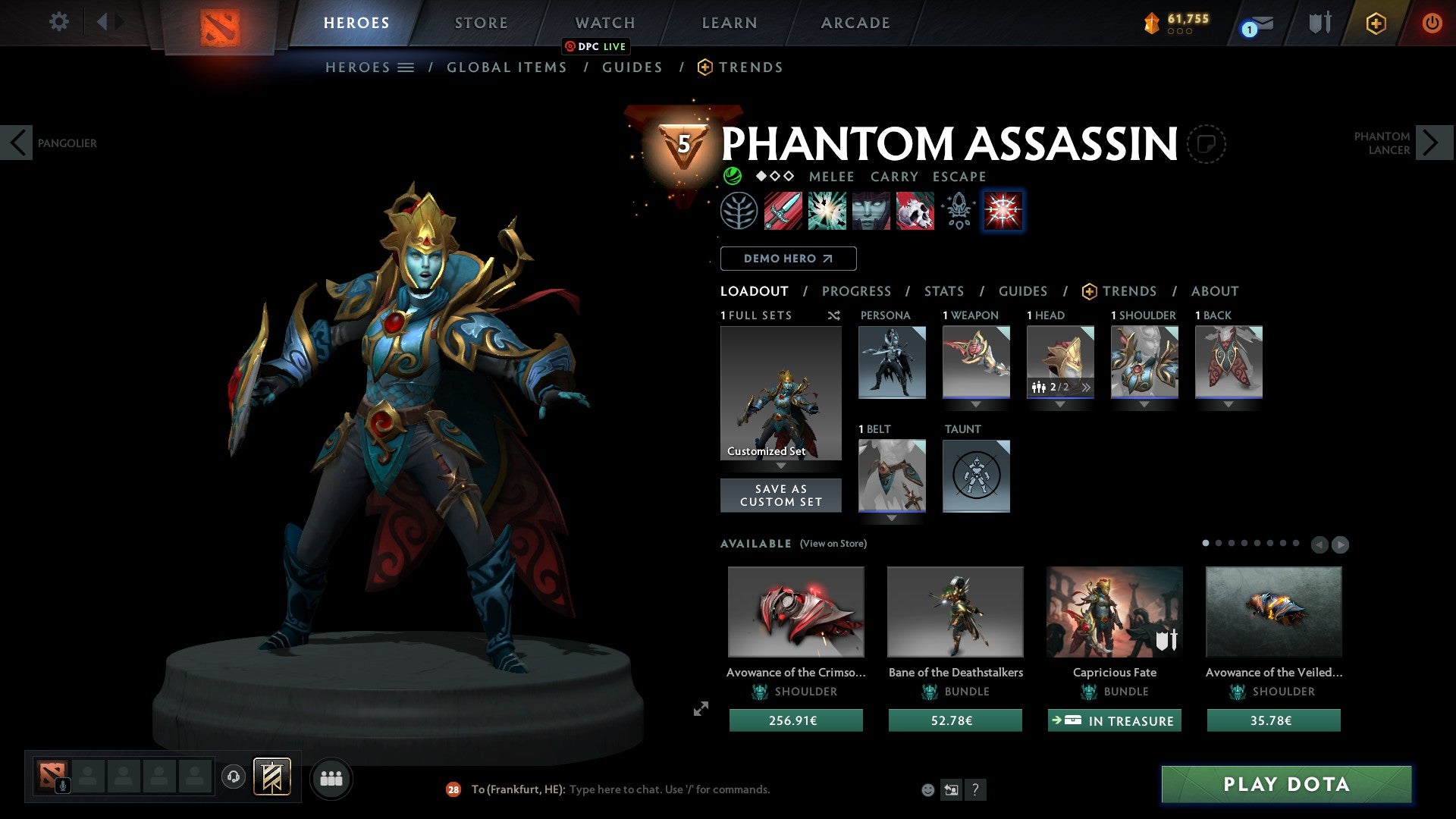This screenshot has height=819, width=1456.
Task: Click the headset voice icon near the party slots
Action: point(234,777)
